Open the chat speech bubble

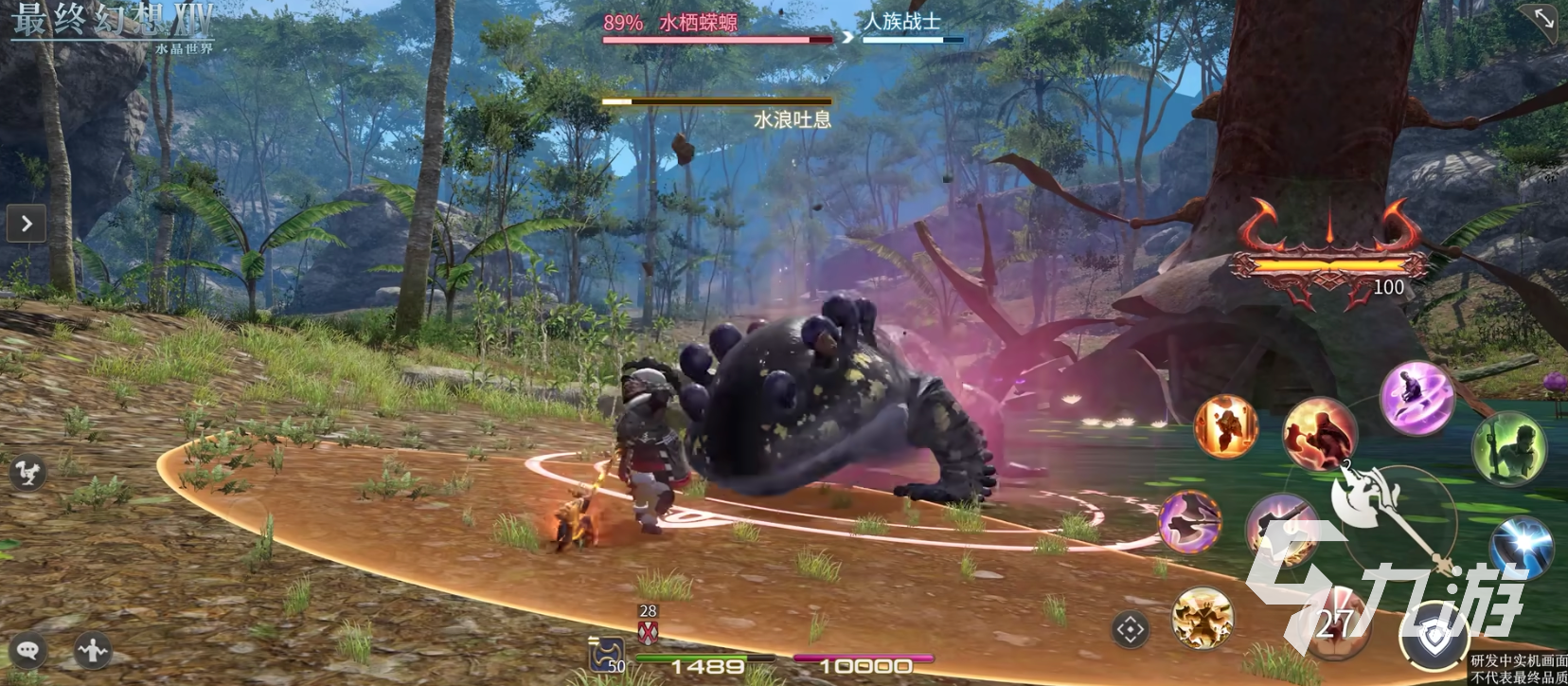point(27,650)
